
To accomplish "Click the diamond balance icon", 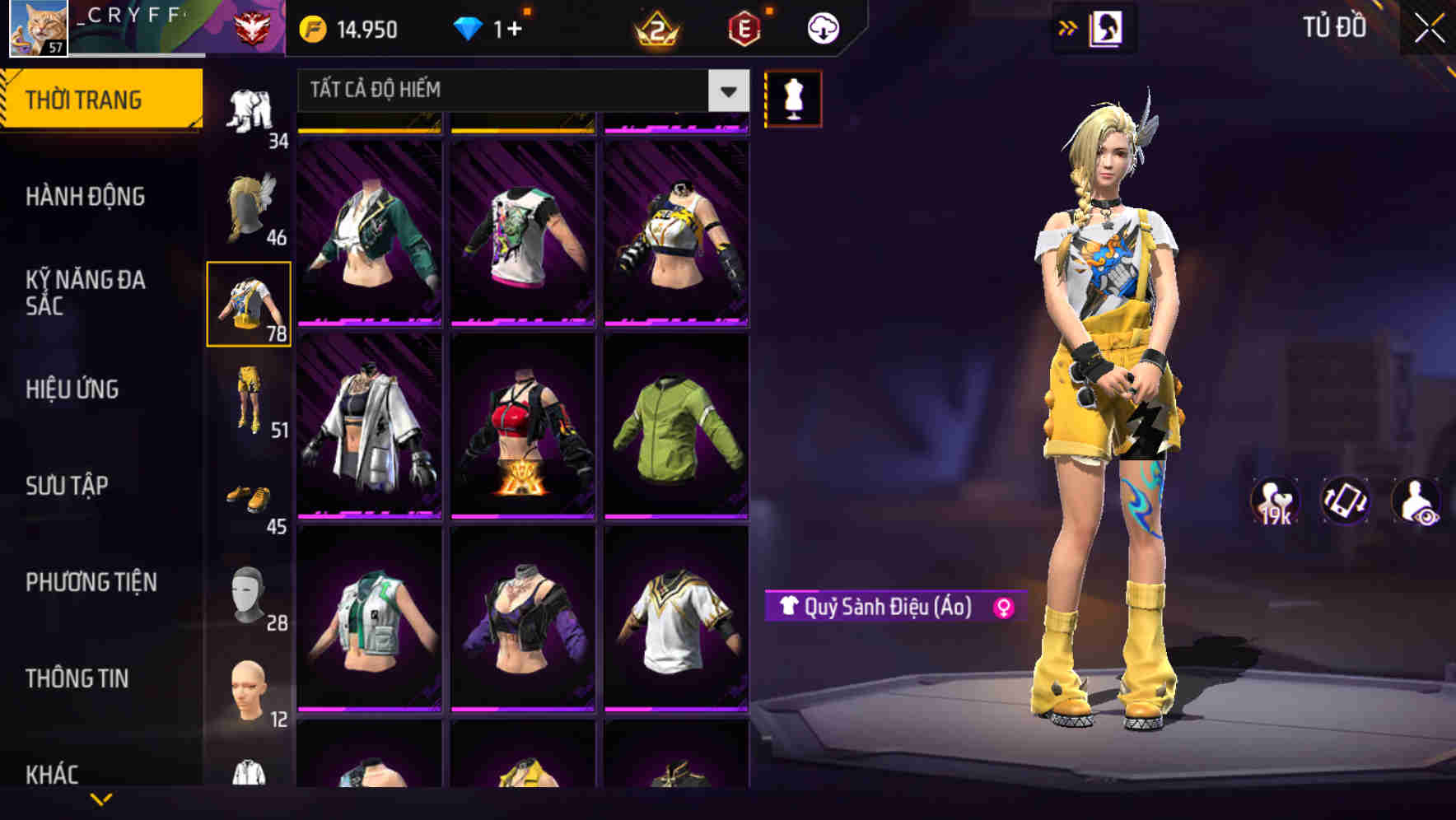I will click(469, 29).
